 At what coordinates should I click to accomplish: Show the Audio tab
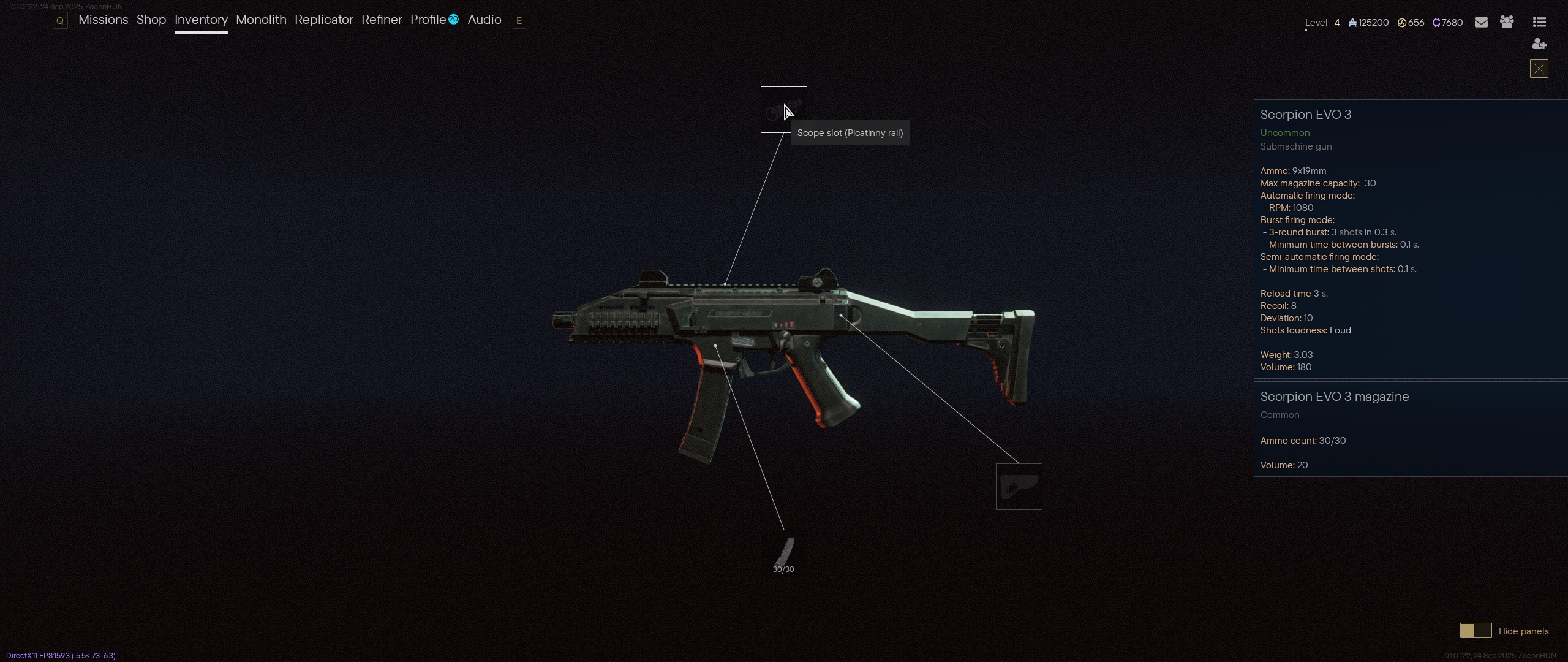click(484, 20)
